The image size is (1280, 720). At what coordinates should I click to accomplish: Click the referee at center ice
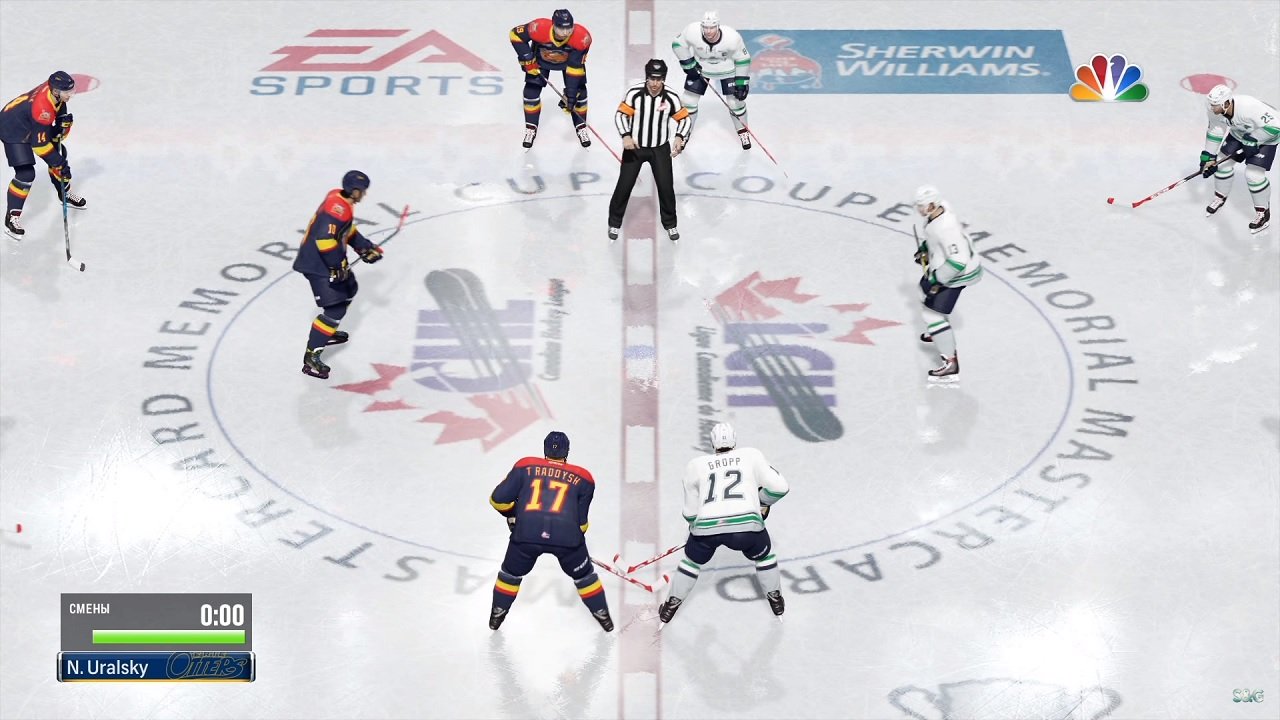click(650, 140)
